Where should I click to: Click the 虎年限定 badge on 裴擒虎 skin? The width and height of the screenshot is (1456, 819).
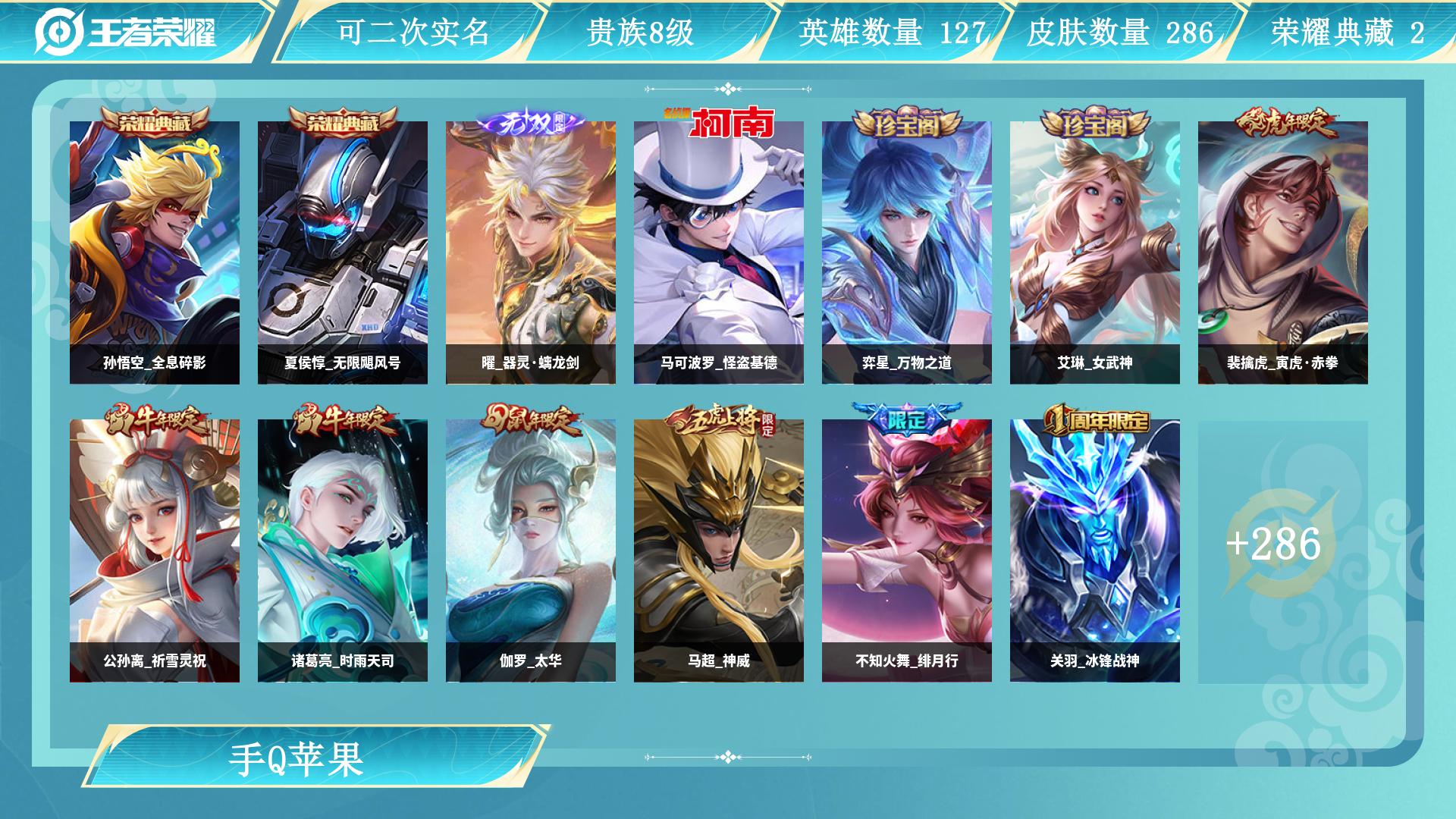1288,121
